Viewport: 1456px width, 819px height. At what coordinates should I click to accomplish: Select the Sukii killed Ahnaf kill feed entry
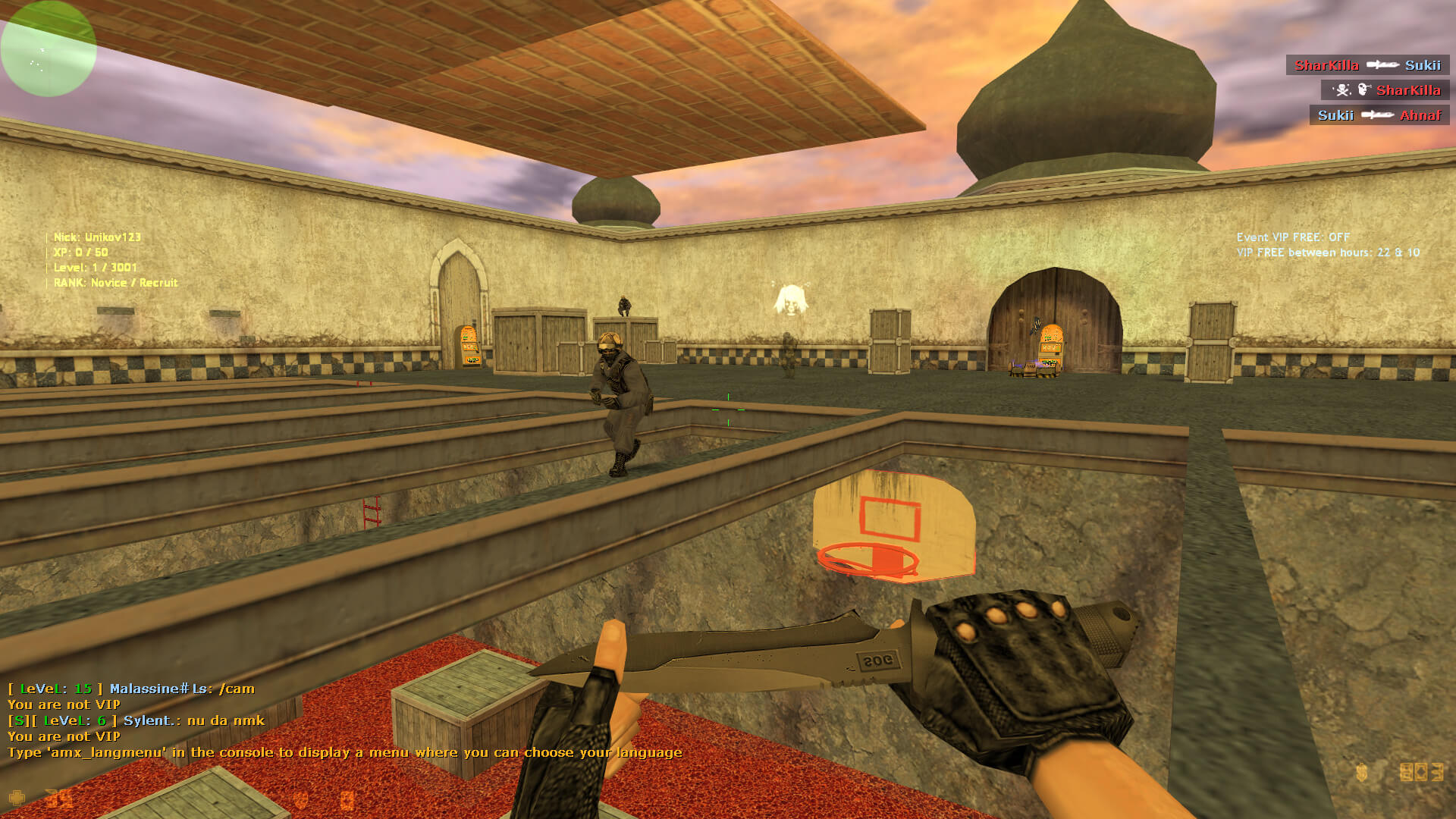[x=1379, y=115]
